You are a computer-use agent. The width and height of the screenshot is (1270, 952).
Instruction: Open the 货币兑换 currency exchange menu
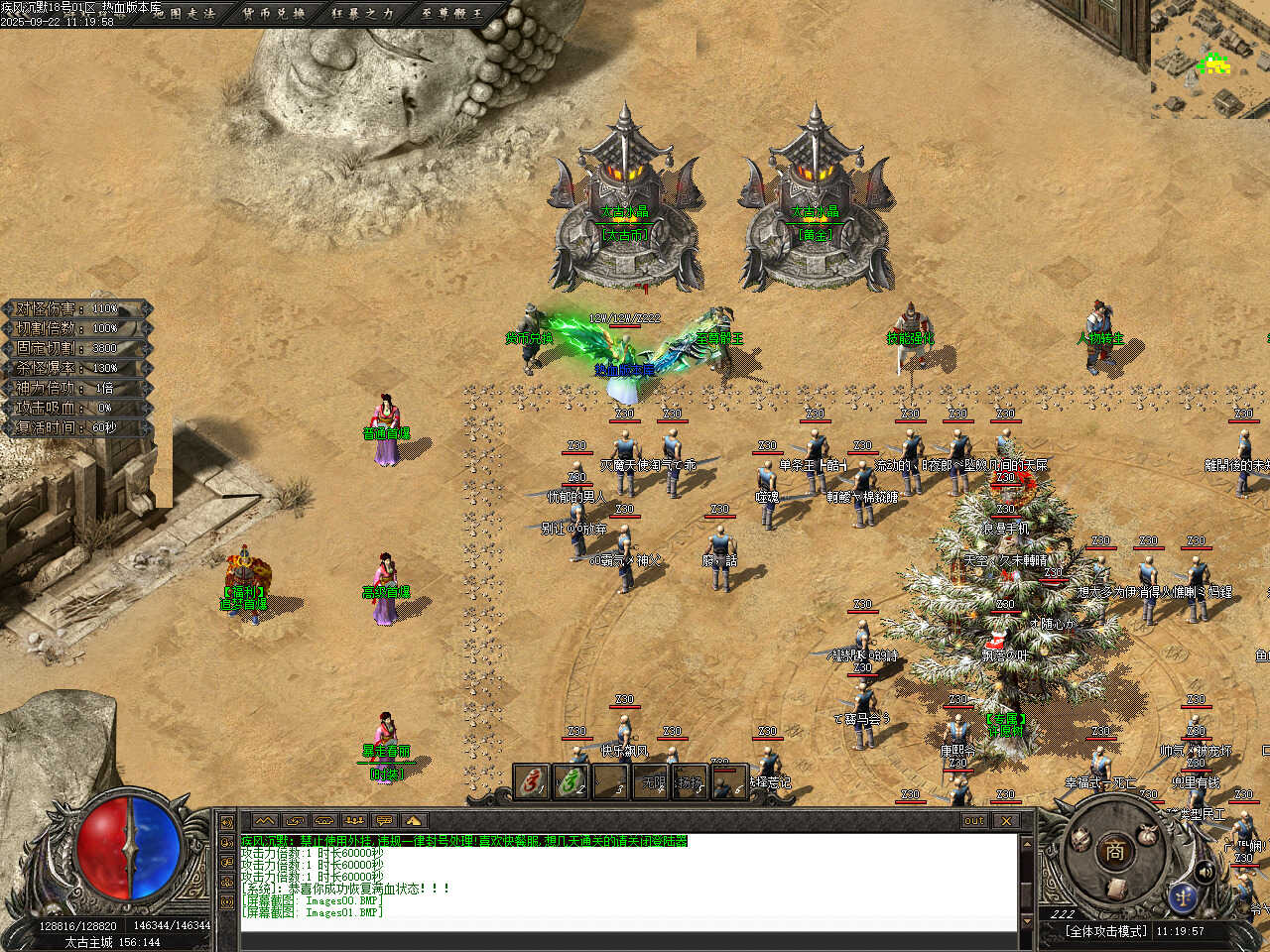tap(274, 14)
